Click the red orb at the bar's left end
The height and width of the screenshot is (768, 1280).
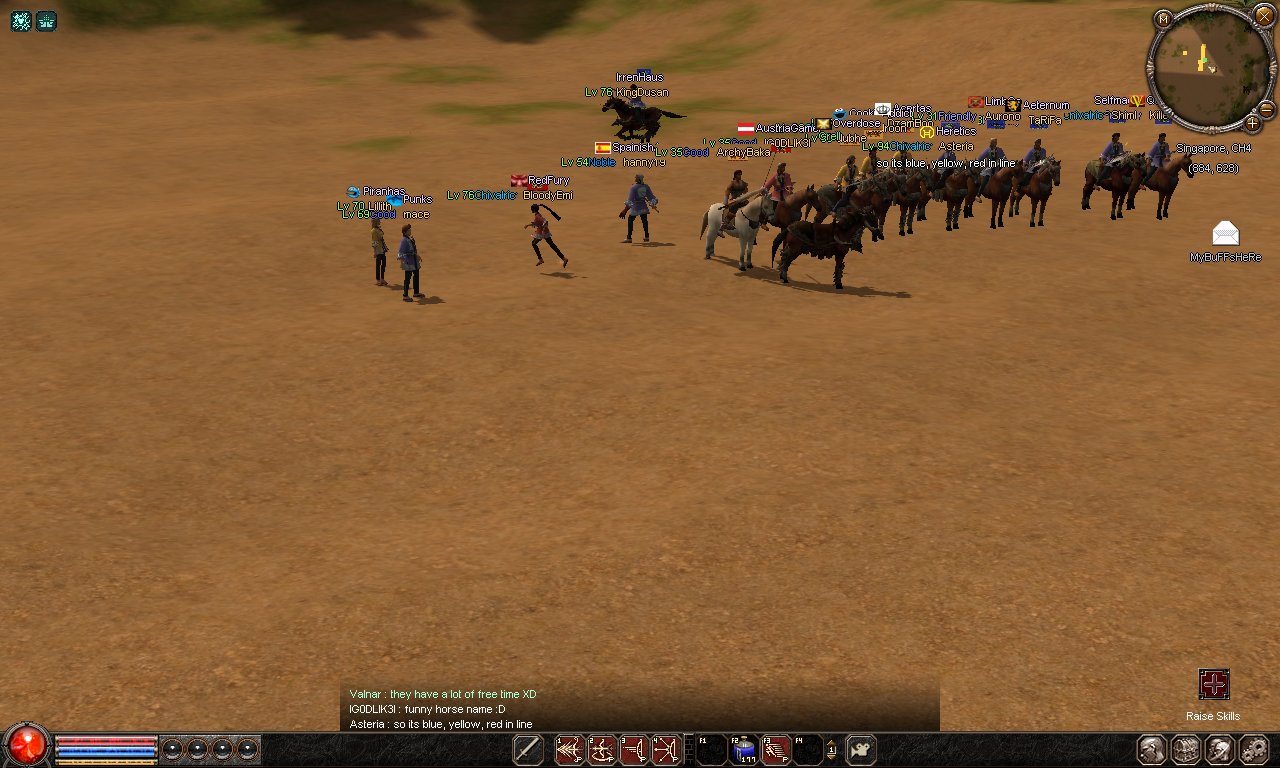(27, 745)
